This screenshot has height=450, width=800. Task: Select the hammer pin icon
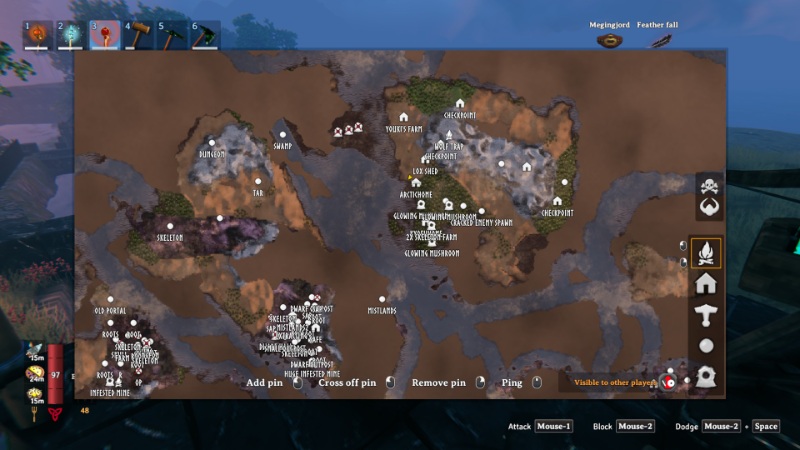pyautogui.click(x=705, y=314)
